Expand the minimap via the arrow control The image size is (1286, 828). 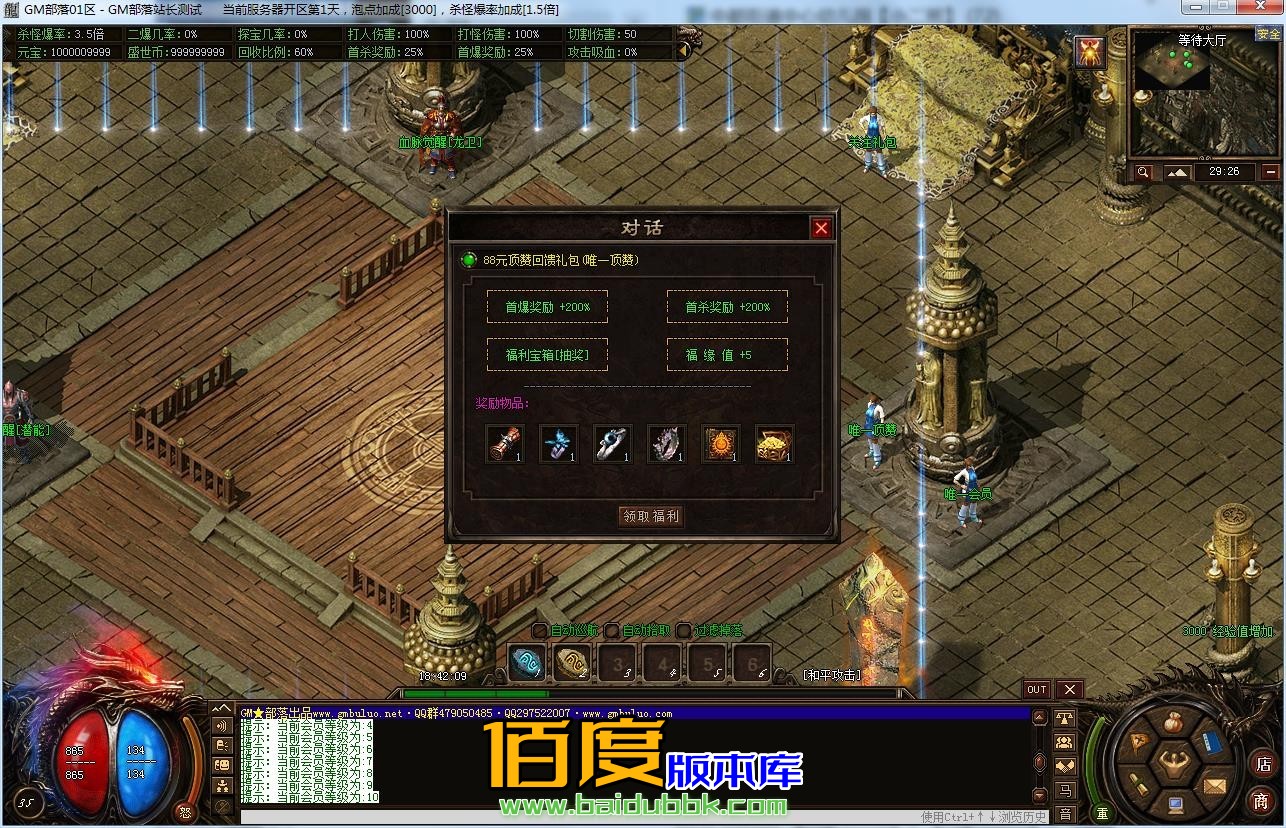click(1177, 172)
